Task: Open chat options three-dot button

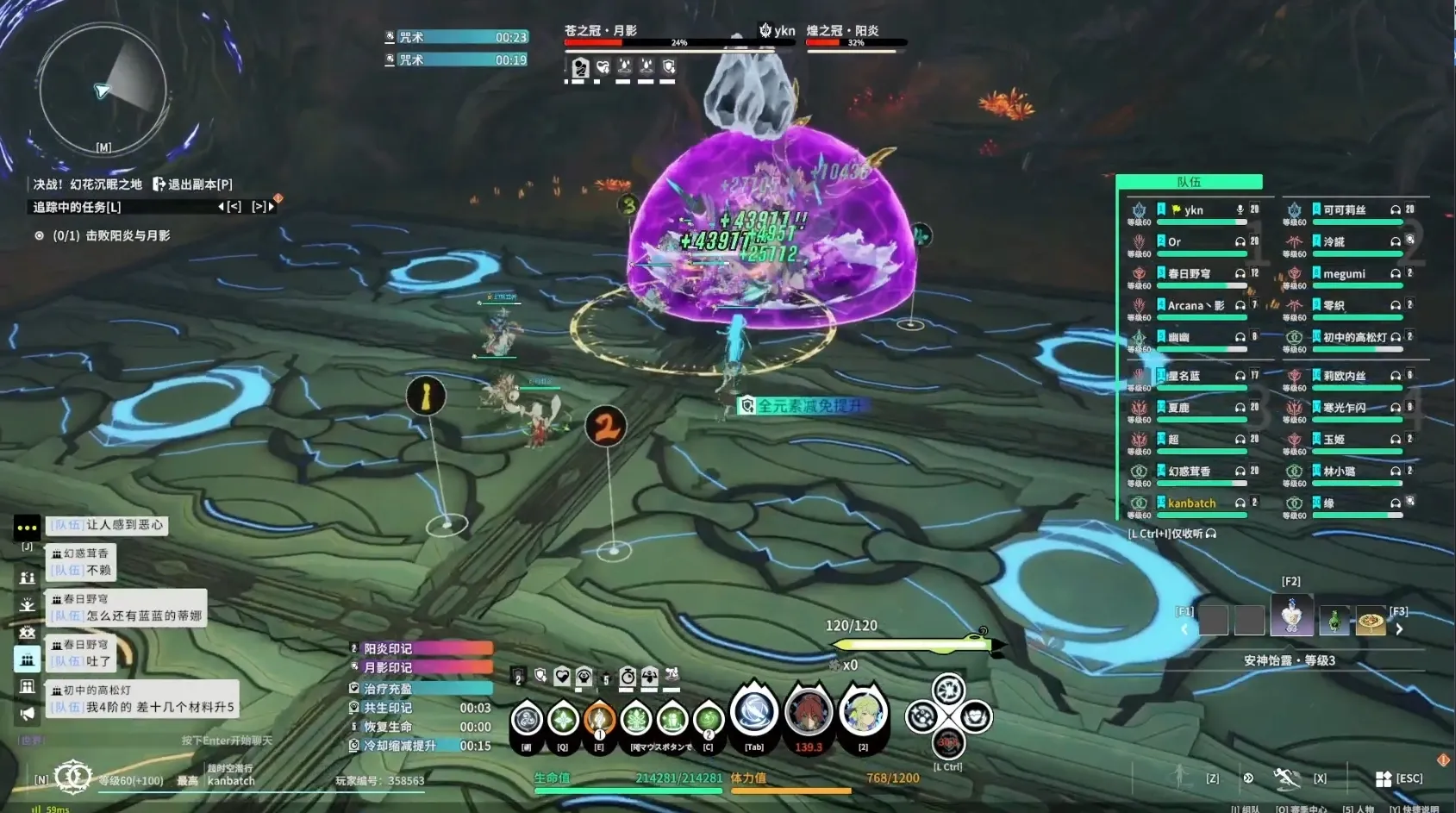Action: point(27,527)
